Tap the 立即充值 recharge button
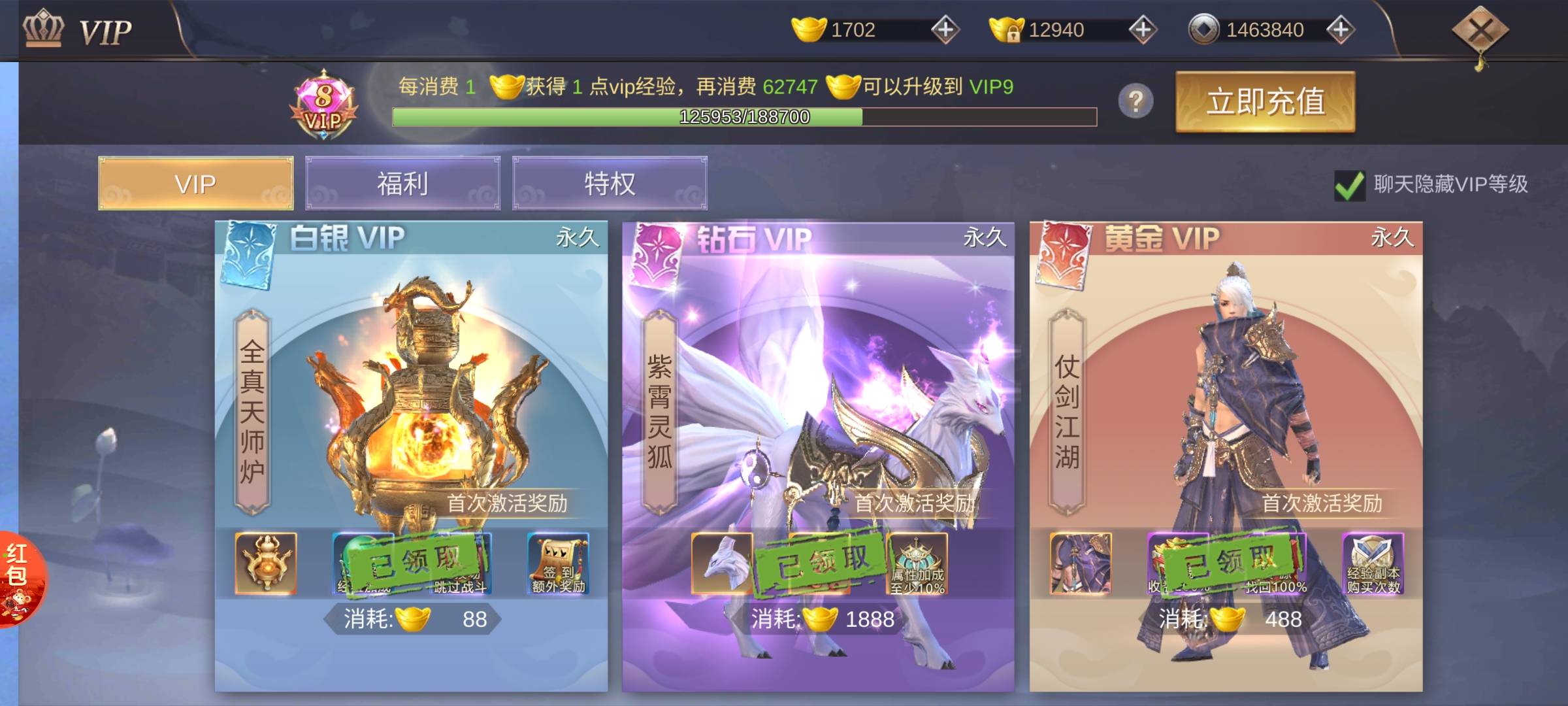 coord(1265,102)
